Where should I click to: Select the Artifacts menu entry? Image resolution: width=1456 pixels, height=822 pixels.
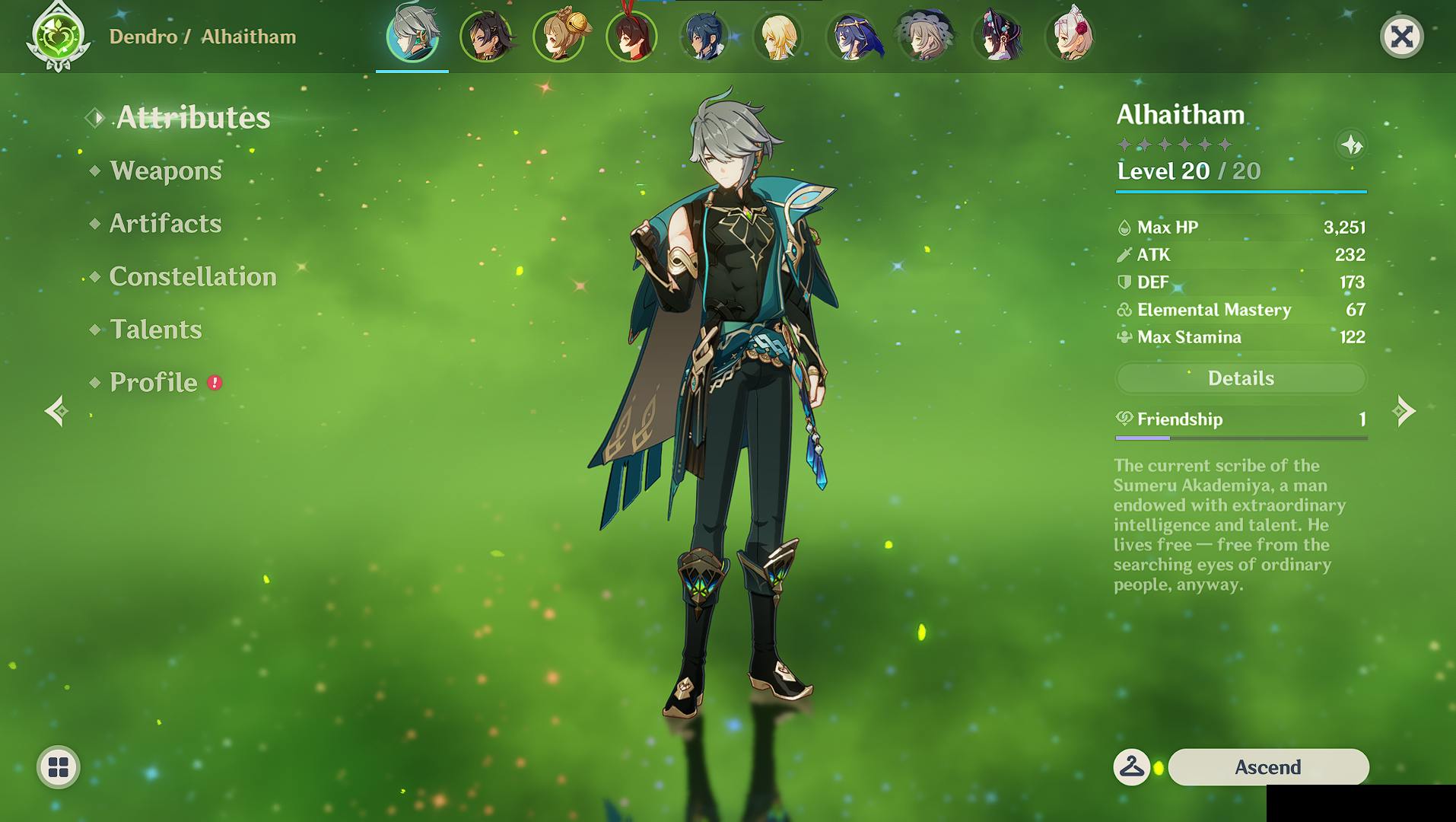pyautogui.click(x=165, y=224)
